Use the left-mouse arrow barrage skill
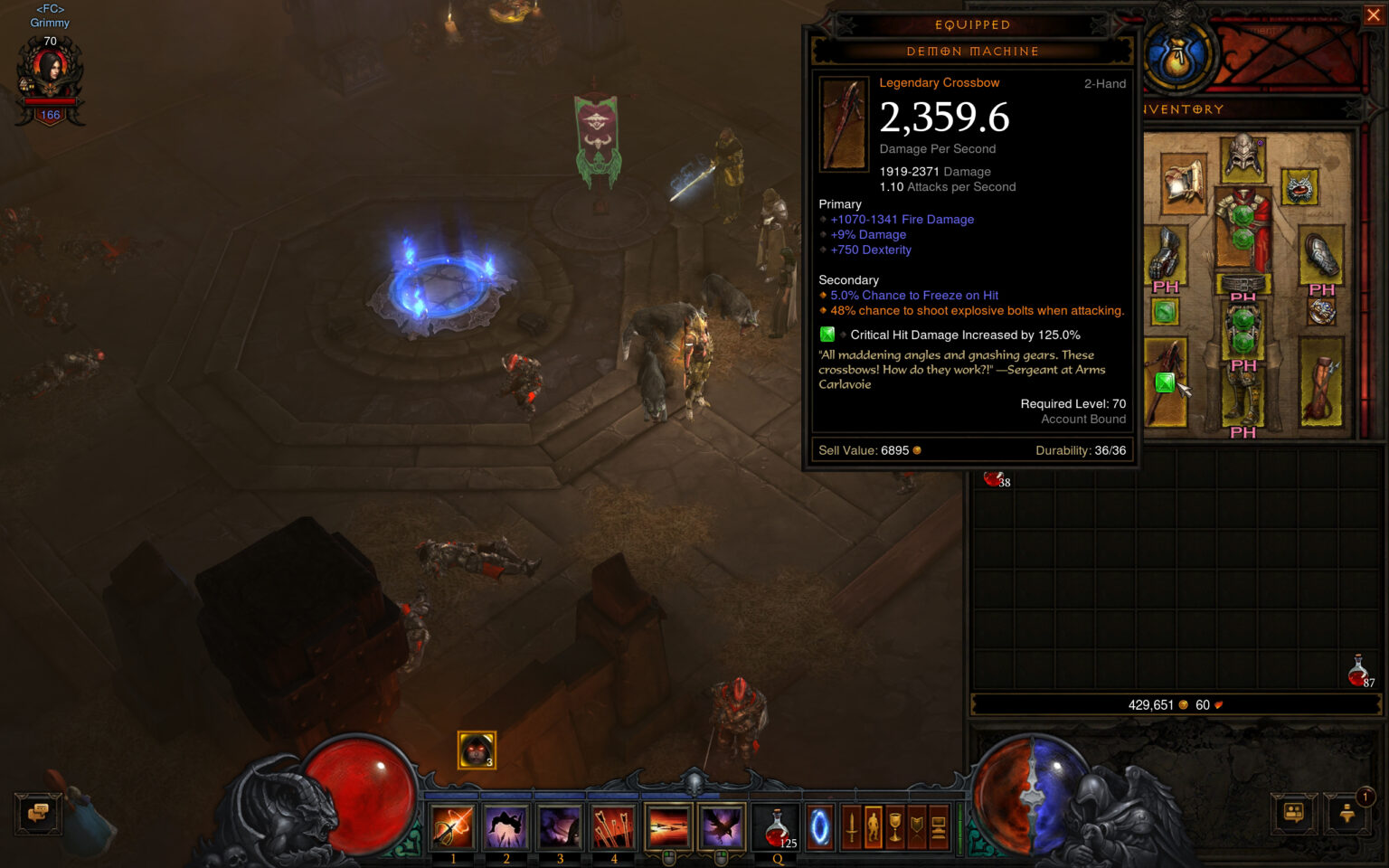The width and height of the screenshot is (1389, 868). click(666, 826)
